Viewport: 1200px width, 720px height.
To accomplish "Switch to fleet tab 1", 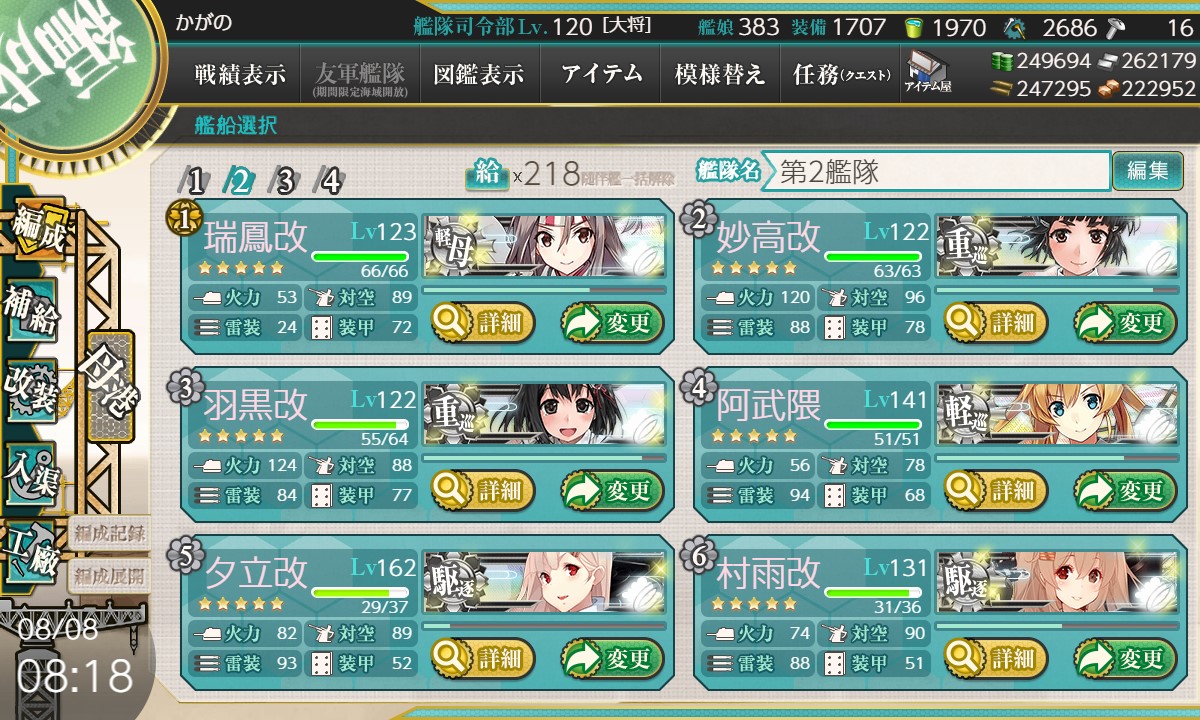I will pyautogui.click(x=196, y=181).
